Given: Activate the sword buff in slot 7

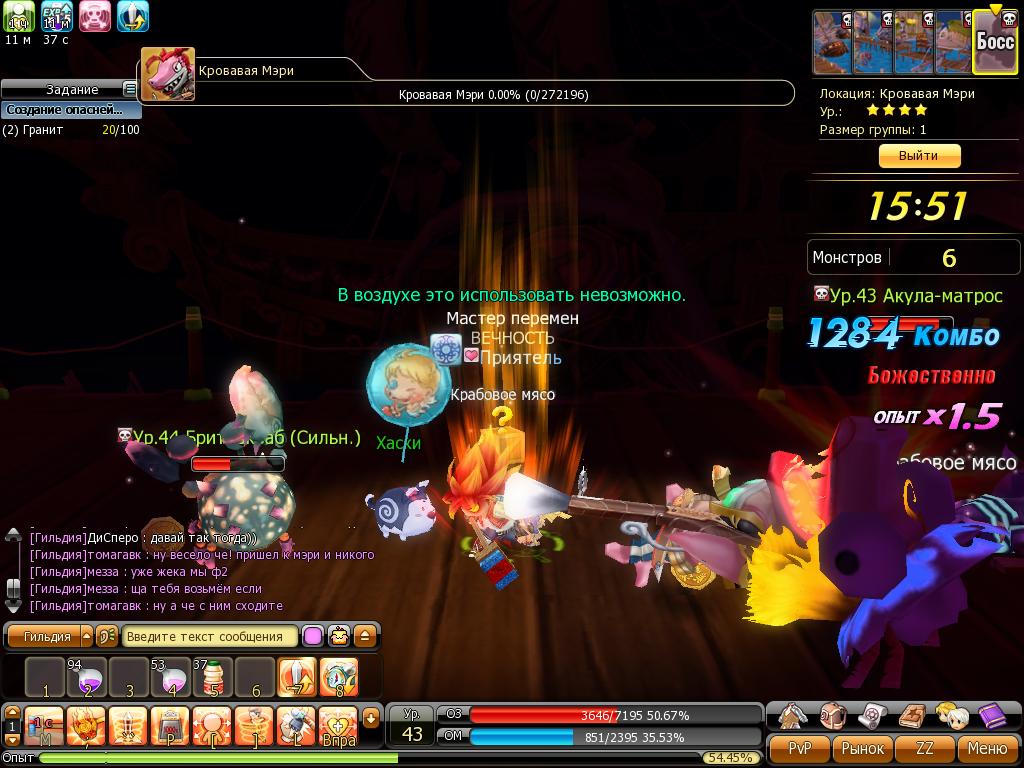Looking at the screenshot, I should tap(297, 678).
